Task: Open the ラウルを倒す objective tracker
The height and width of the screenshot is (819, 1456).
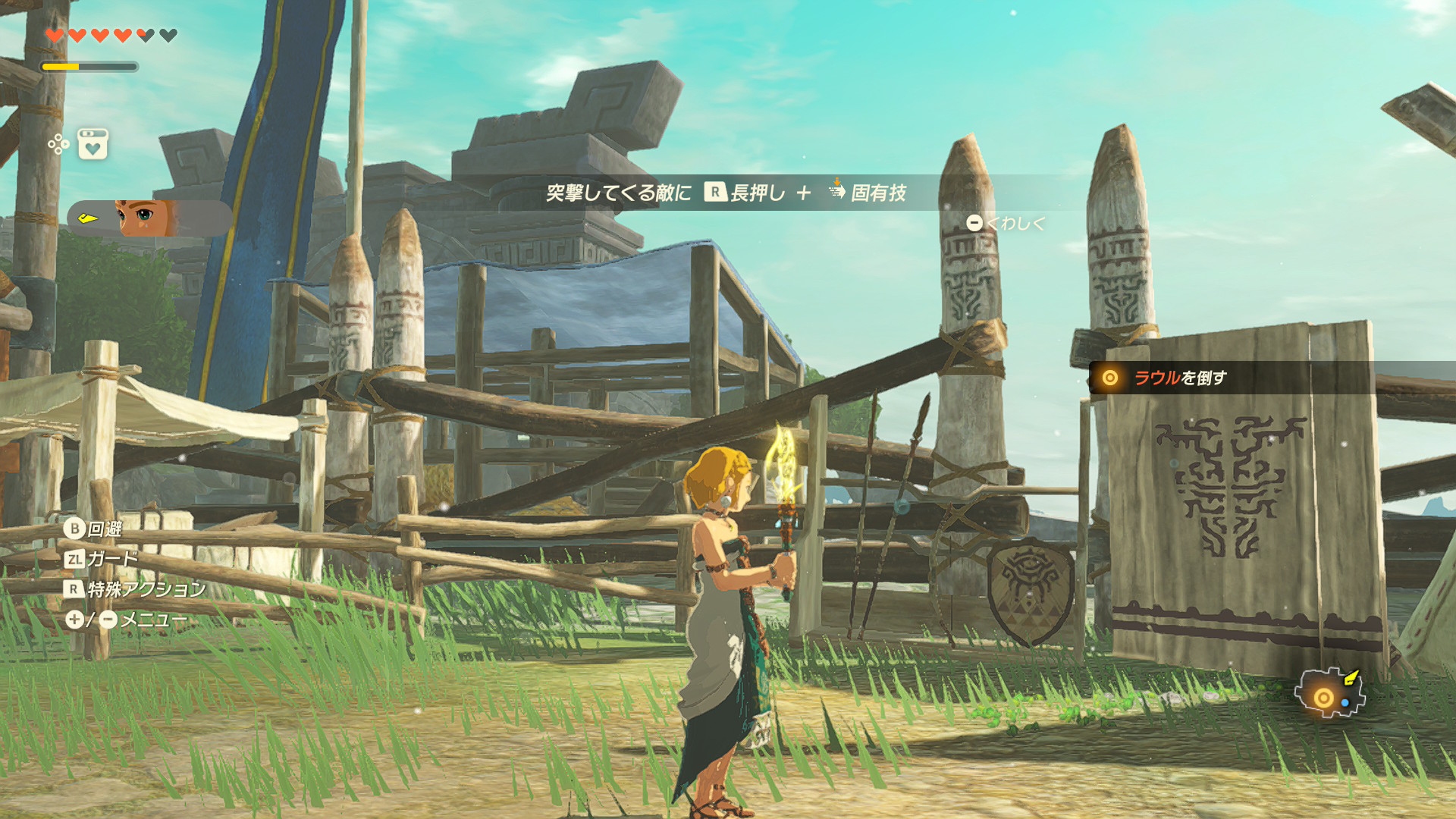Action: coord(1179,378)
